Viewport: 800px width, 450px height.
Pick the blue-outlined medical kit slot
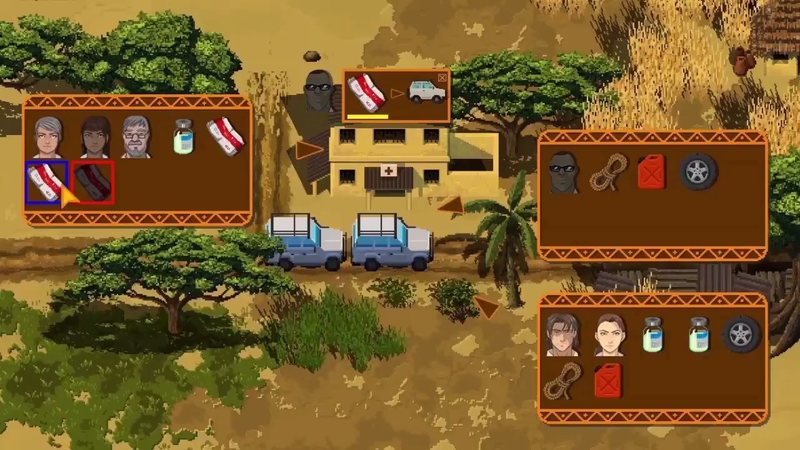[x=47, y=181]
